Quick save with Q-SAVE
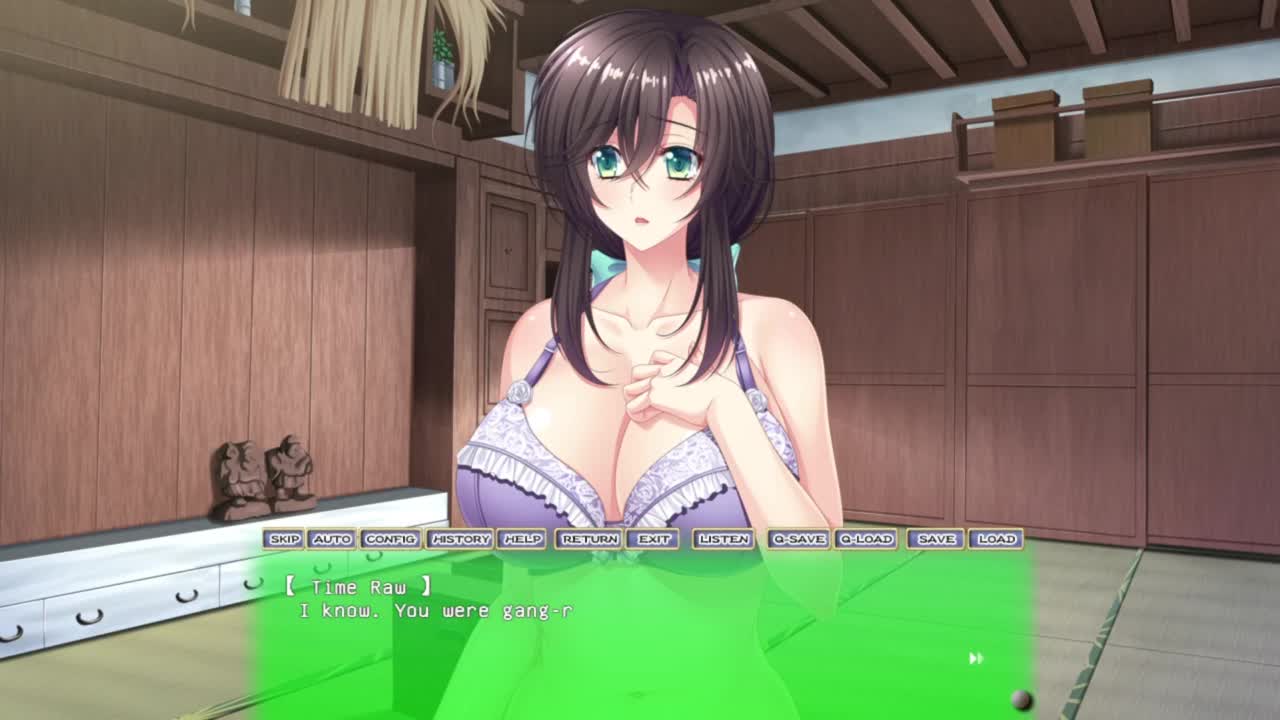Viewport: 1280px width, 720px height. pos(798,539)
